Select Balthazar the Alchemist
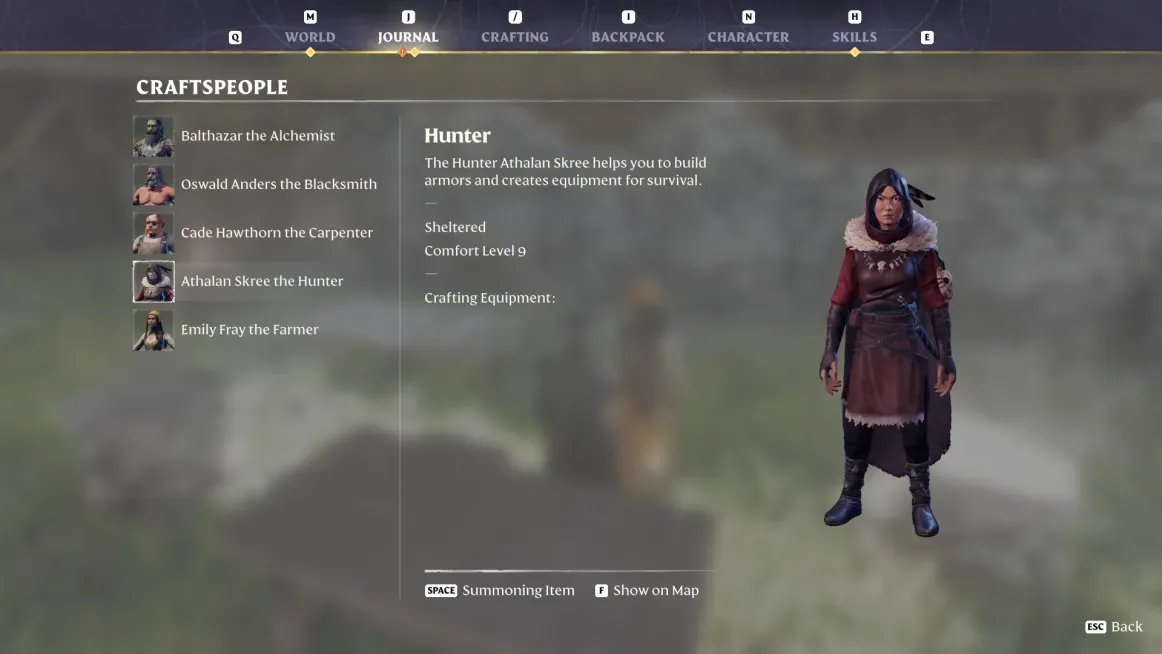The width and height of the screenshot is (1162, 654). [x=257, y=136]
